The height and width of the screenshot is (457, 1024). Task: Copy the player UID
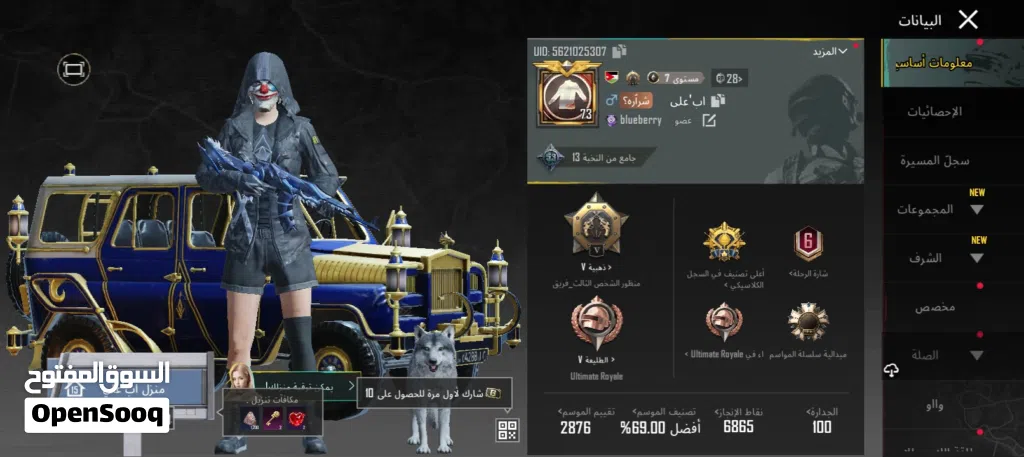(x=620, y=50)
